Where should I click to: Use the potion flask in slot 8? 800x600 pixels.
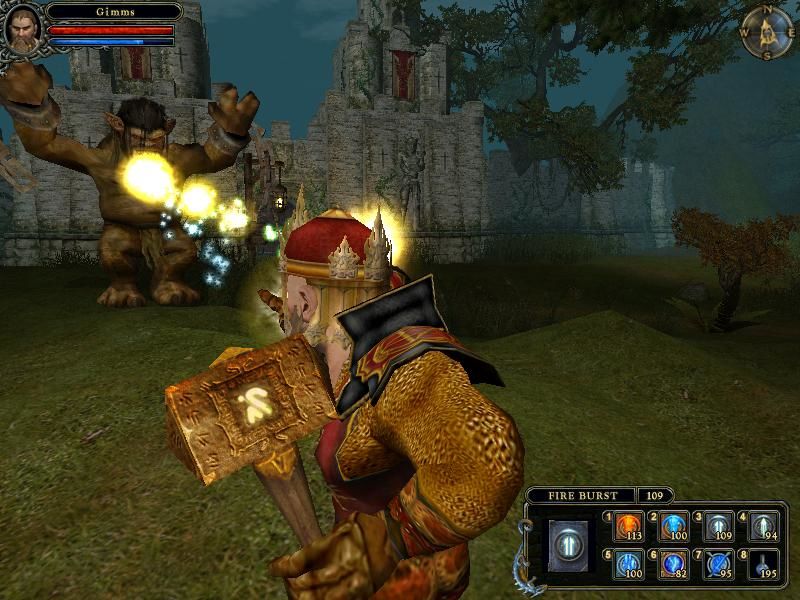coord(763,564)
